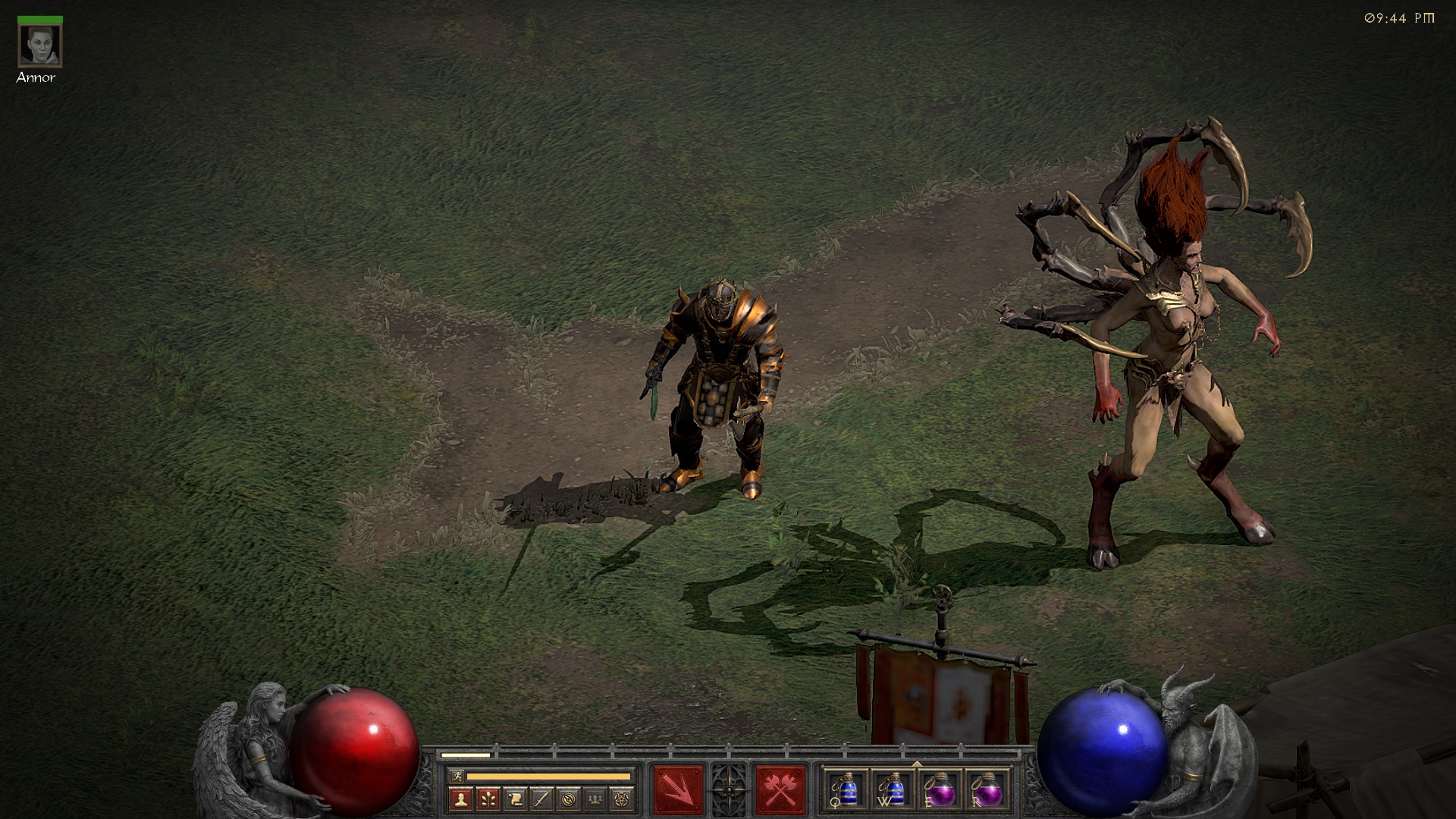
Task: Open the character sheet bust icon
Action: tap(460, 798)
